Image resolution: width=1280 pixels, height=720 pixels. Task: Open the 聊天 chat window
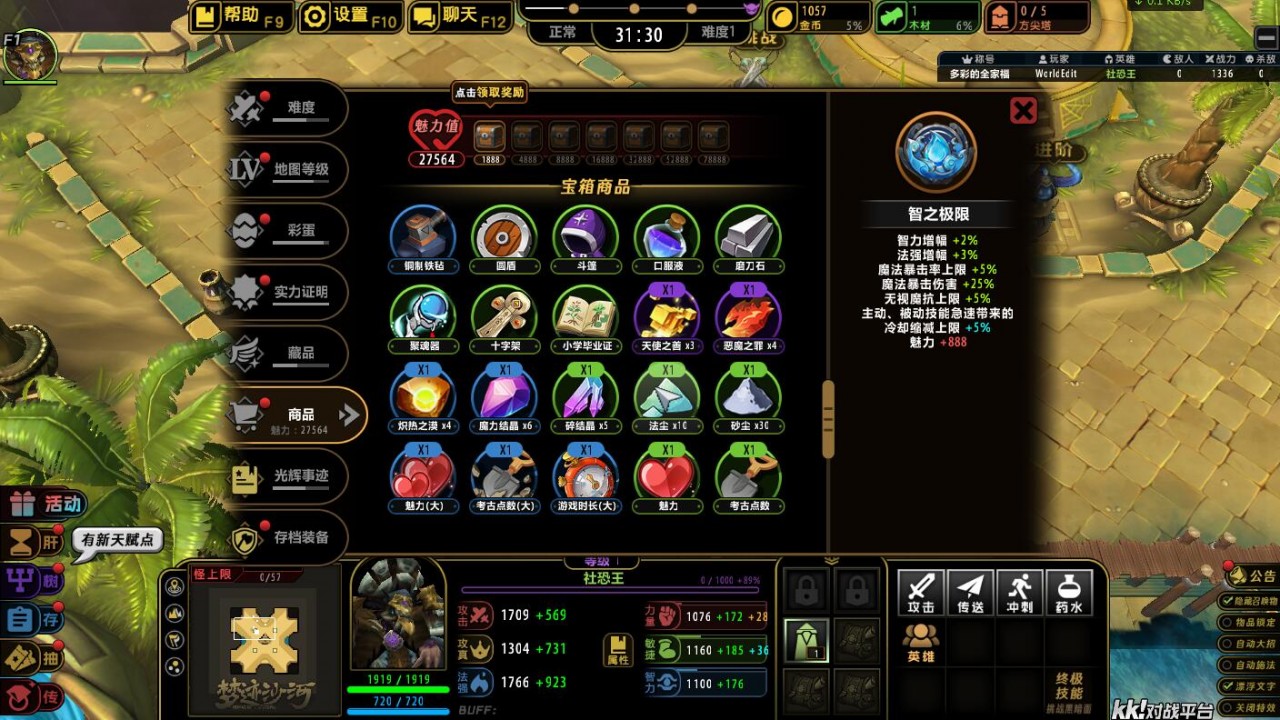459,16
